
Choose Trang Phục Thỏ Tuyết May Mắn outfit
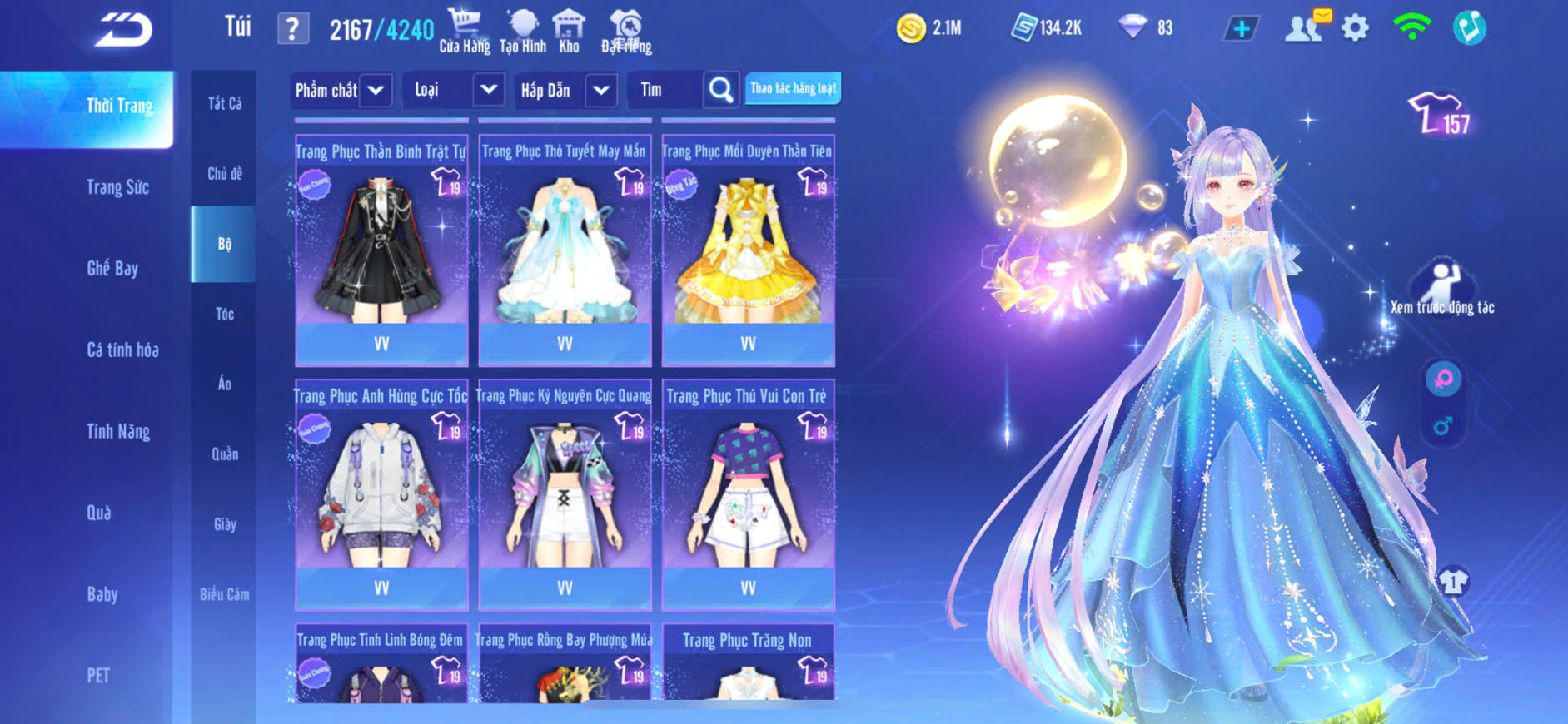click(x=565, y=250)
